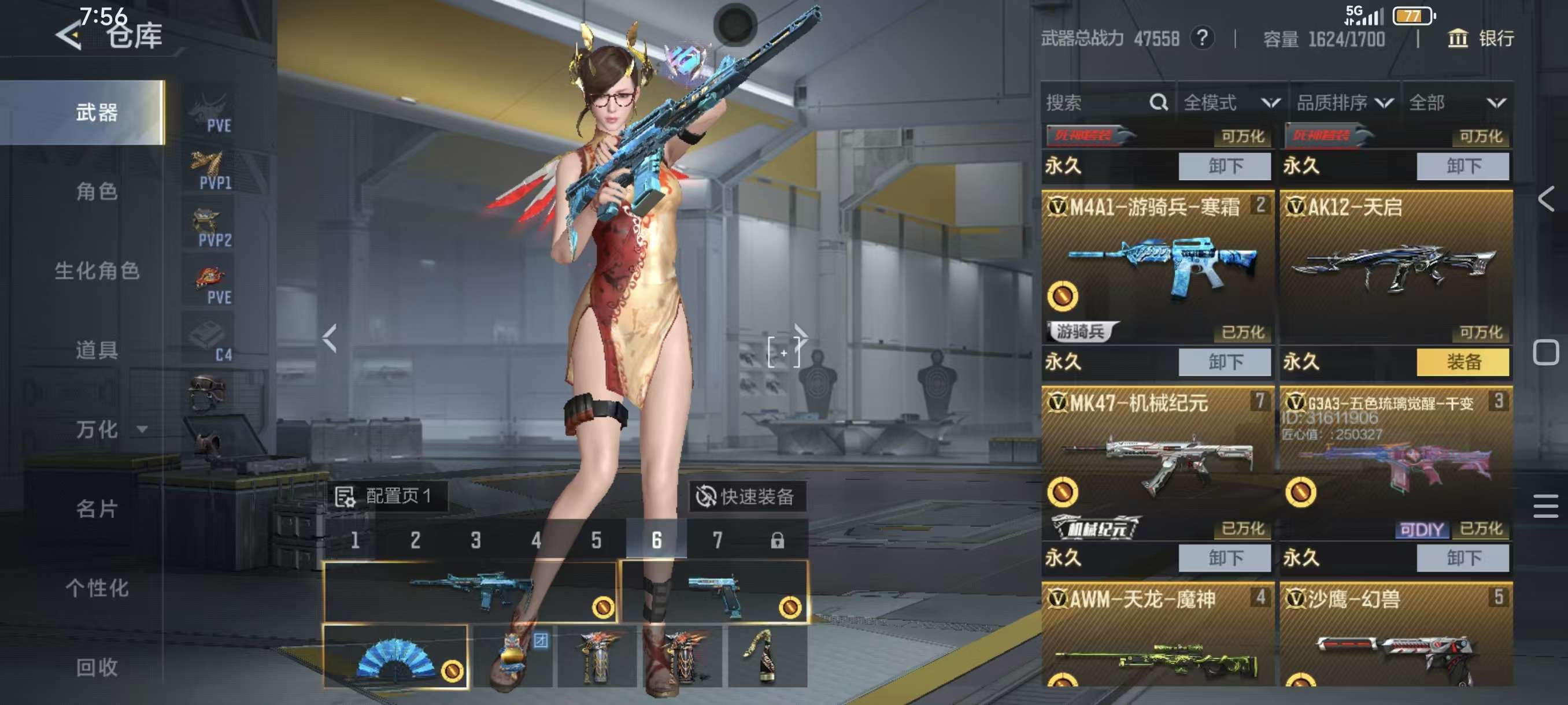Expand the 万化 menu entry
The image size is (1568, 705).
[110, 429]
